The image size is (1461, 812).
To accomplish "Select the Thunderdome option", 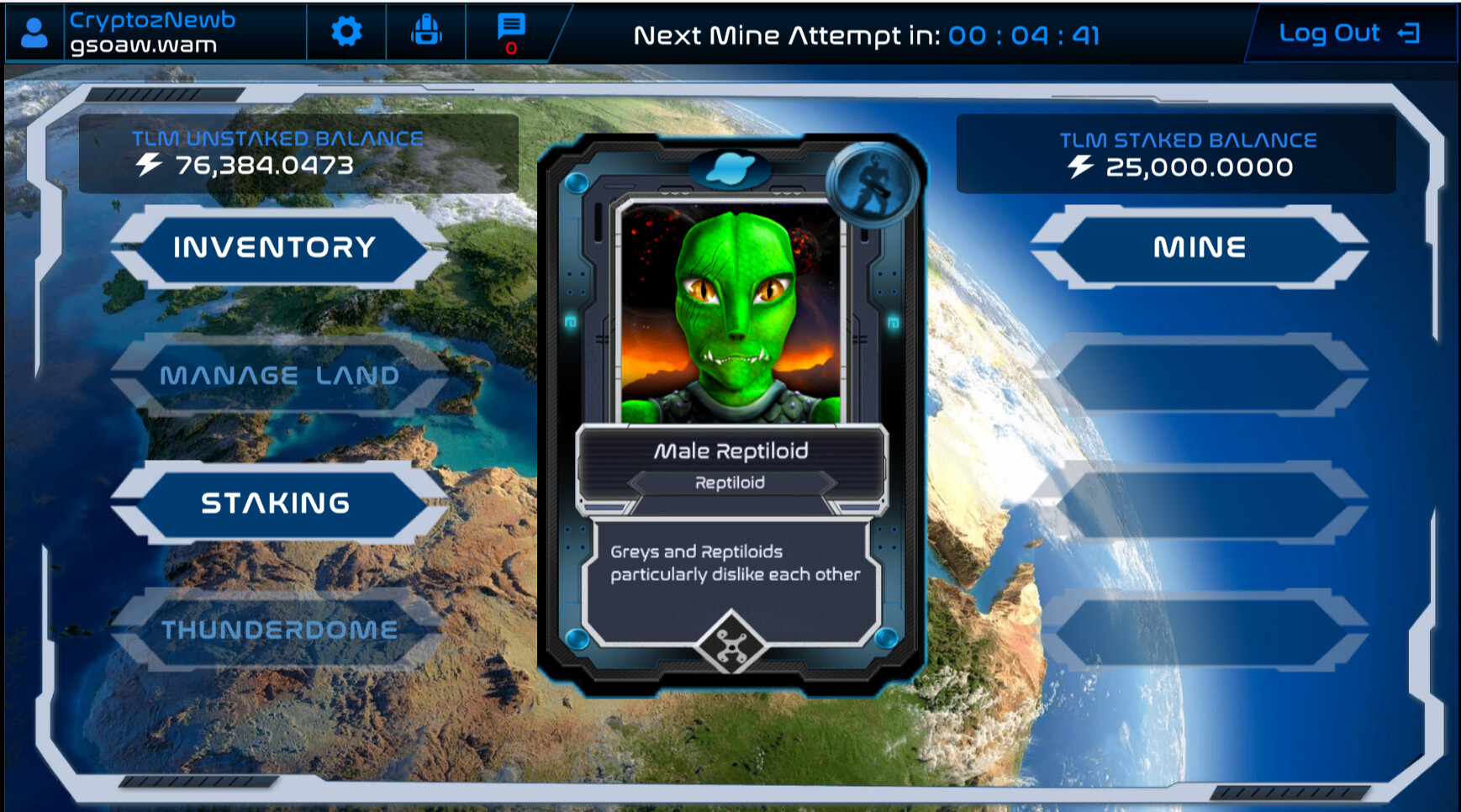I will [281, 629].
